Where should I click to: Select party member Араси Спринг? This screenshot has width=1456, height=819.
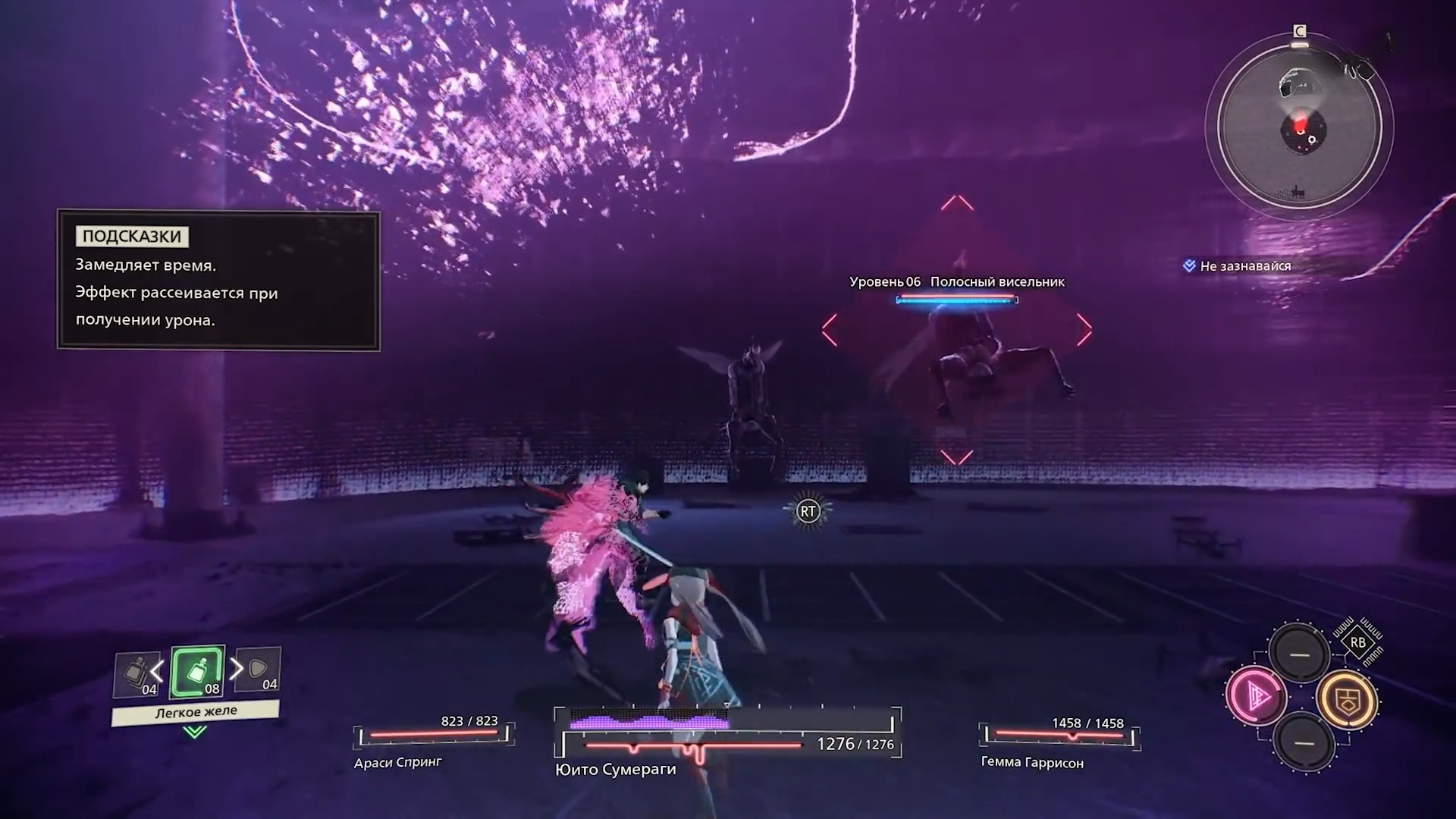[x=397, y=763]
